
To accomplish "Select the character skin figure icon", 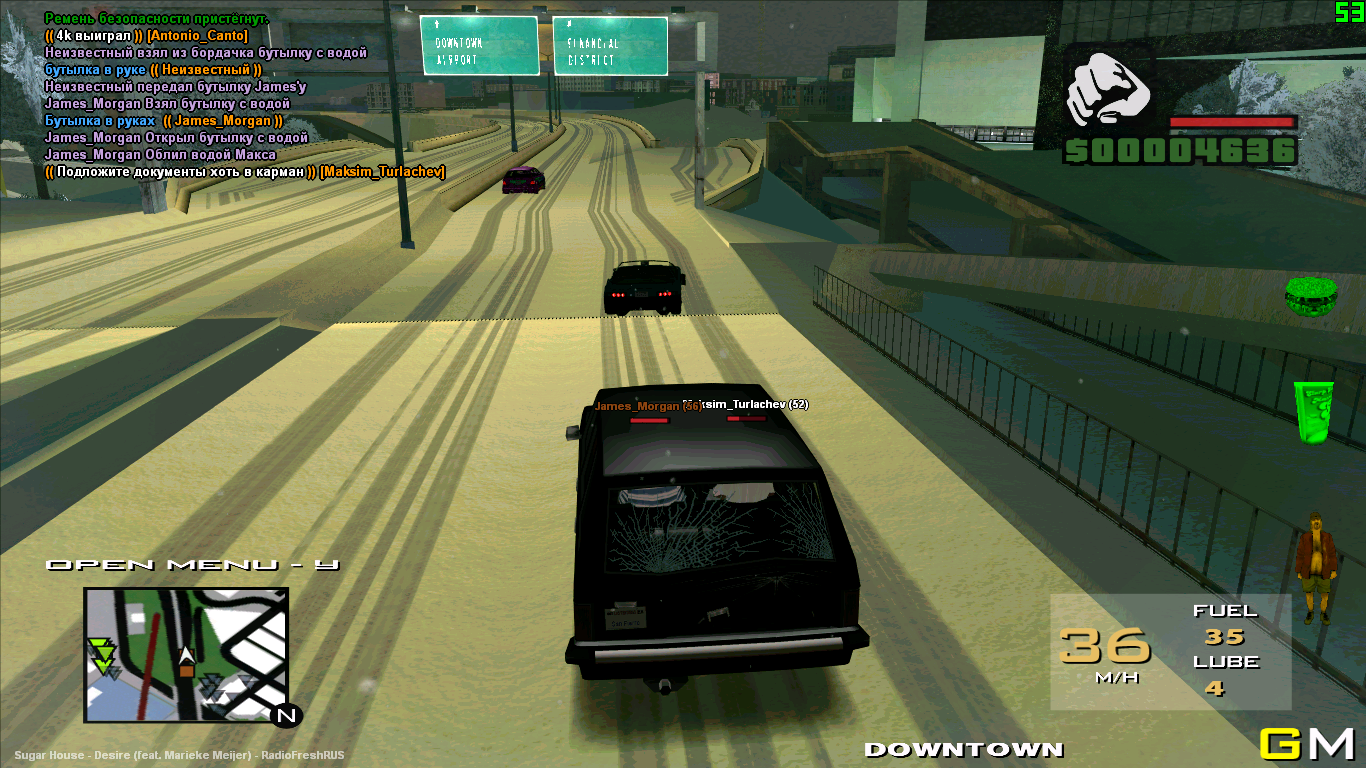I will (1317, 567).
